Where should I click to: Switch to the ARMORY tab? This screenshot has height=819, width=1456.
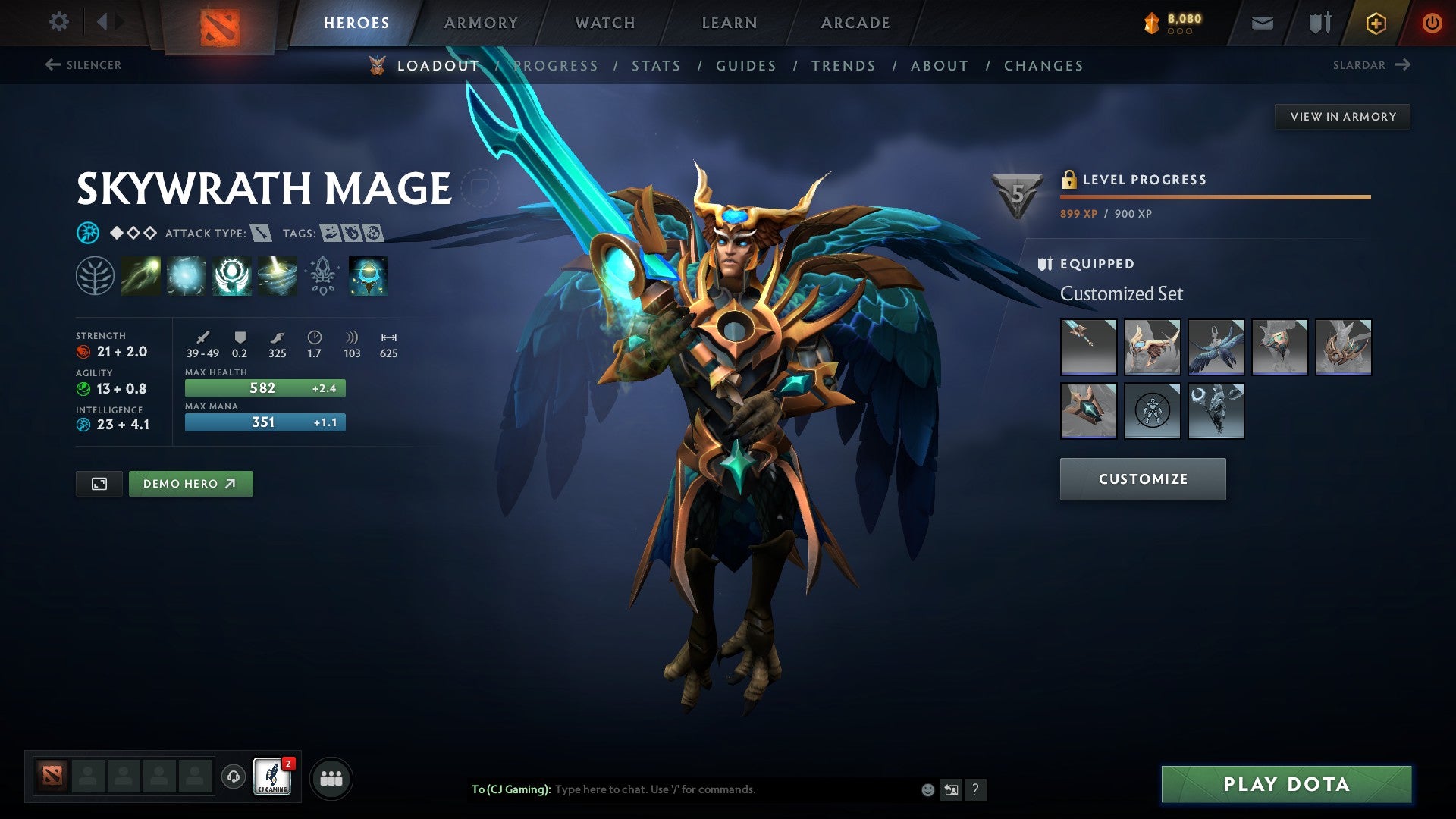click(482, 23)
